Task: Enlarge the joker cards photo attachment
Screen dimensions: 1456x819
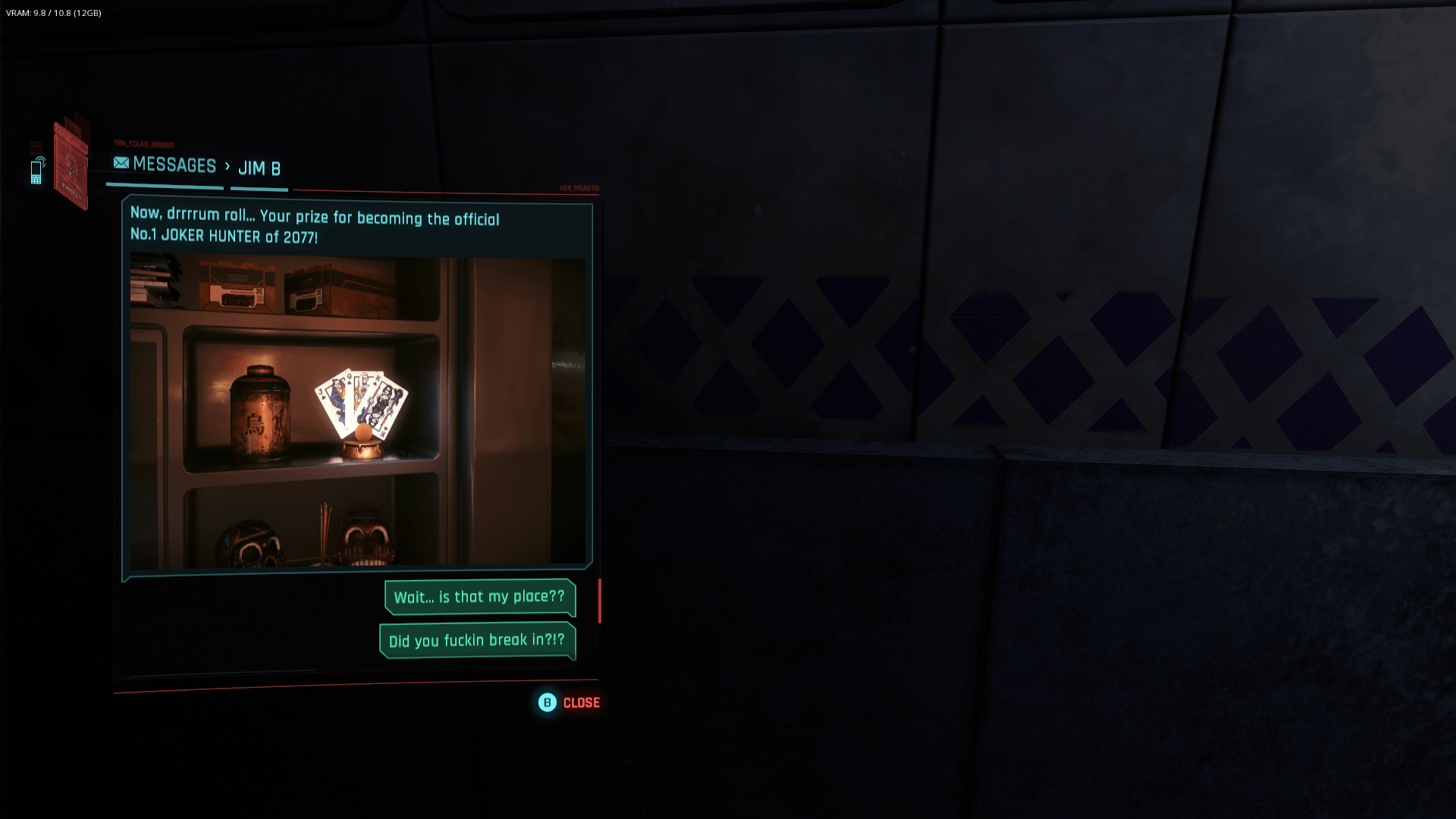Action: click(357, 413)
